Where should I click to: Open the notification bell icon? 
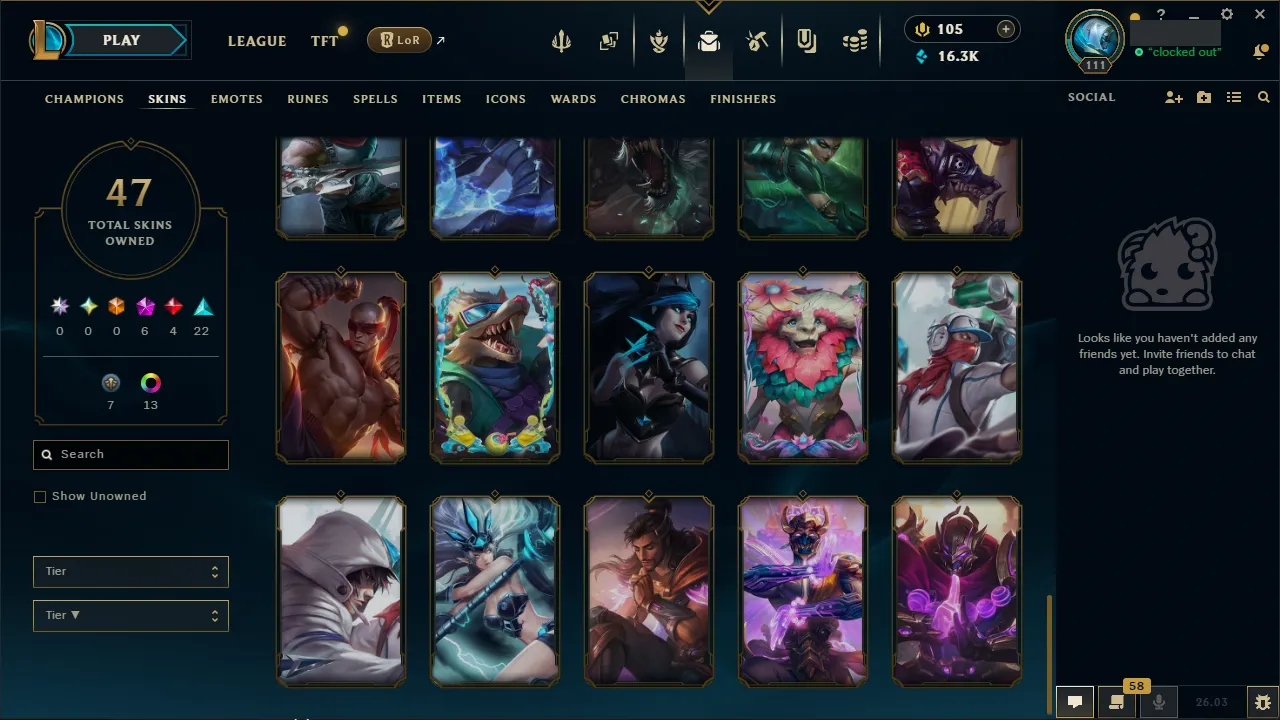[1260, 50]
